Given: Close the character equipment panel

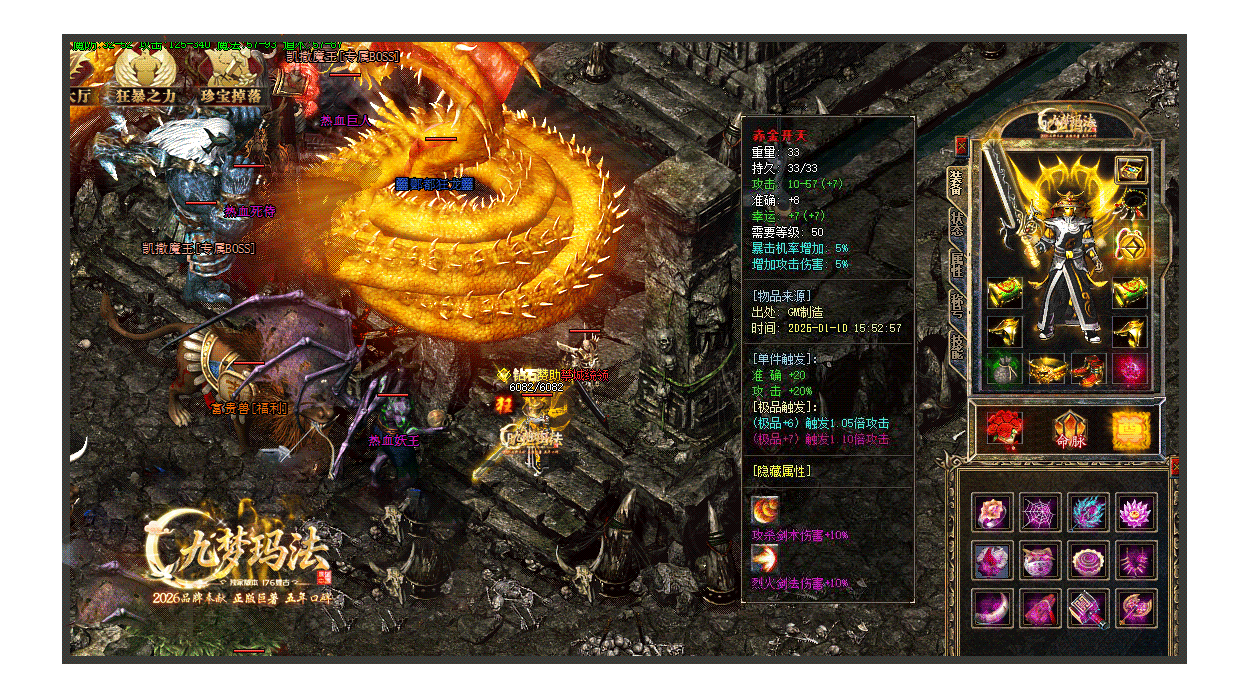Looking at the screenshot, I should (961, 146).
